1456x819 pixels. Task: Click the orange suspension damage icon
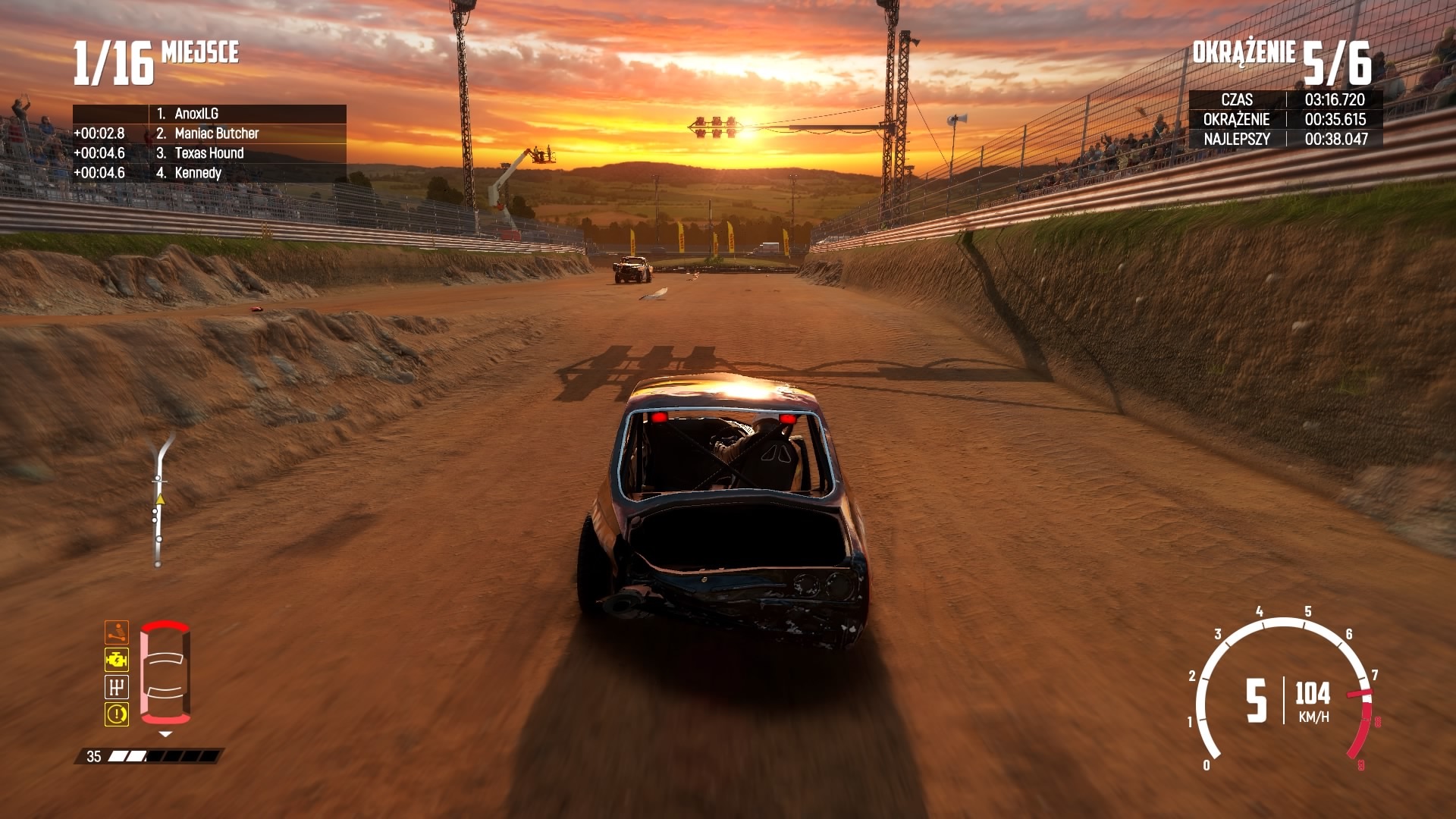(117, 632)
